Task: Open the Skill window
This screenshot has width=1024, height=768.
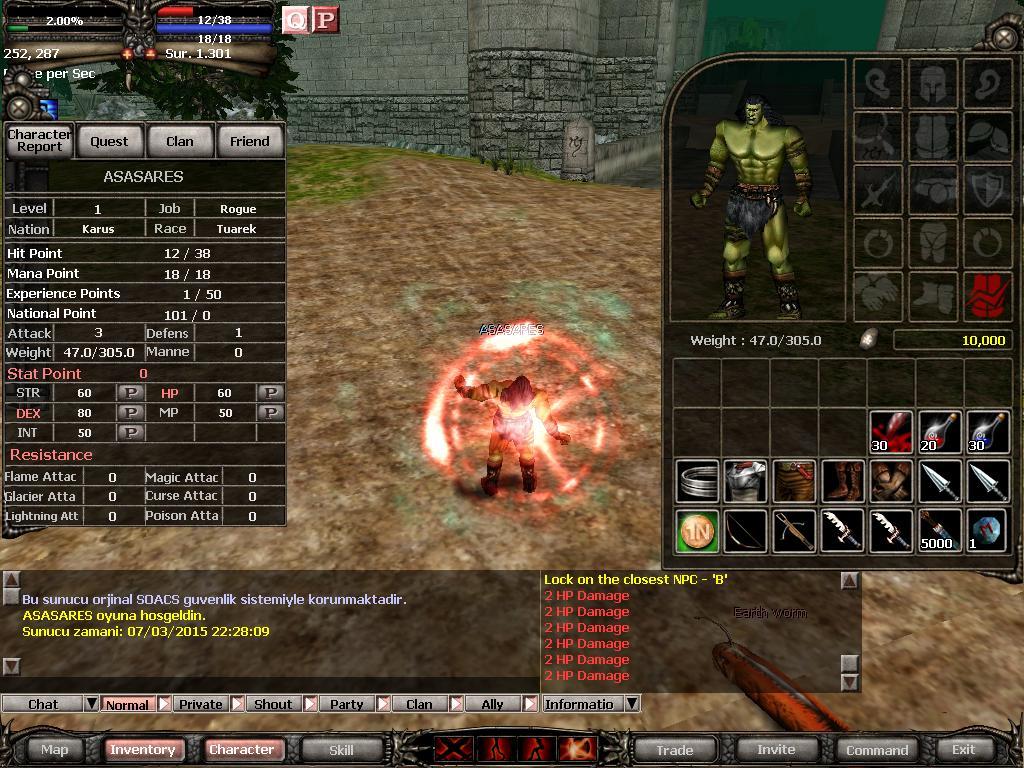Action: pyautogui.click(x=341, y=749)
